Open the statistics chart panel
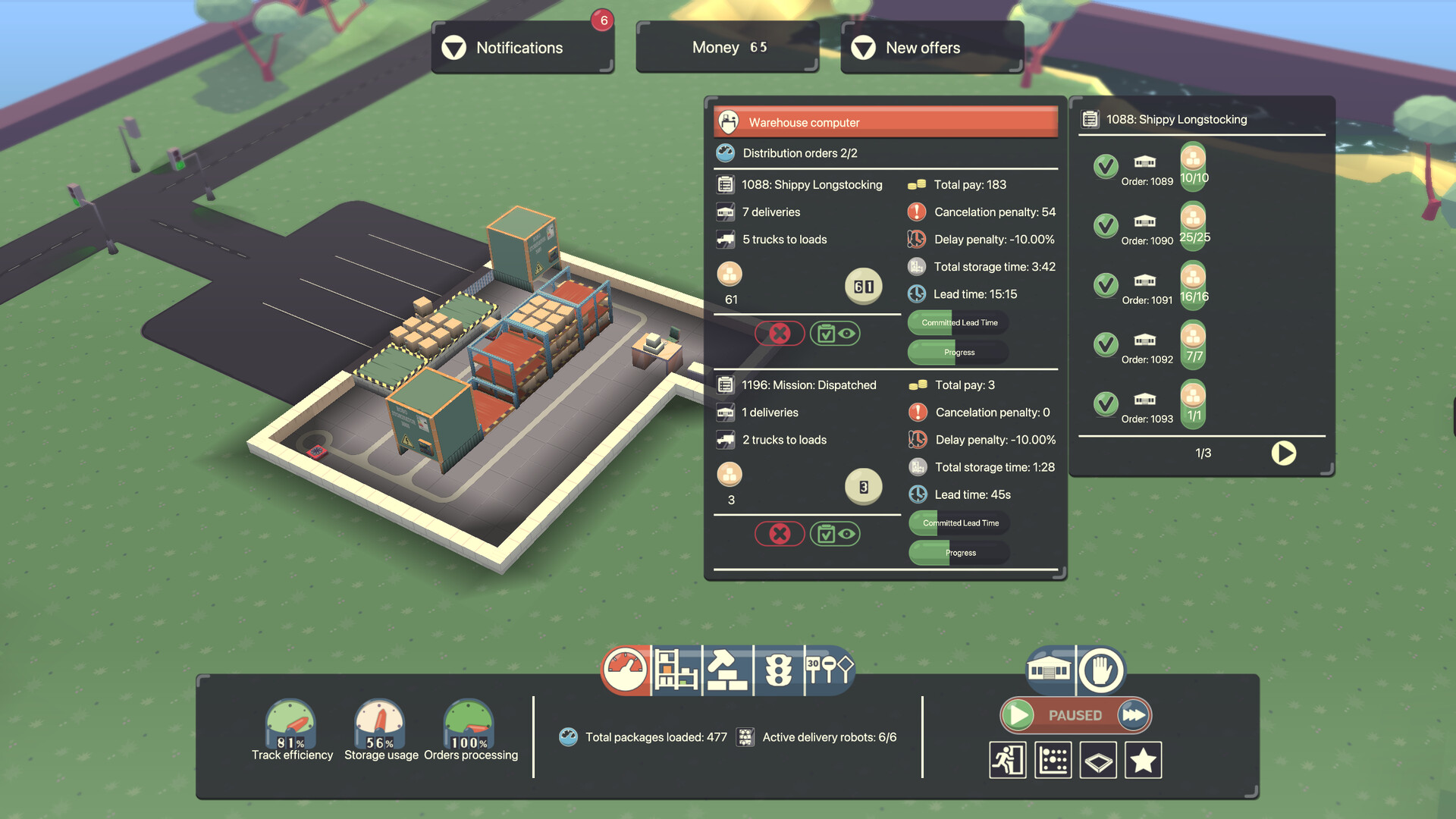1456x819 pixels. (x=1053, y=759)
